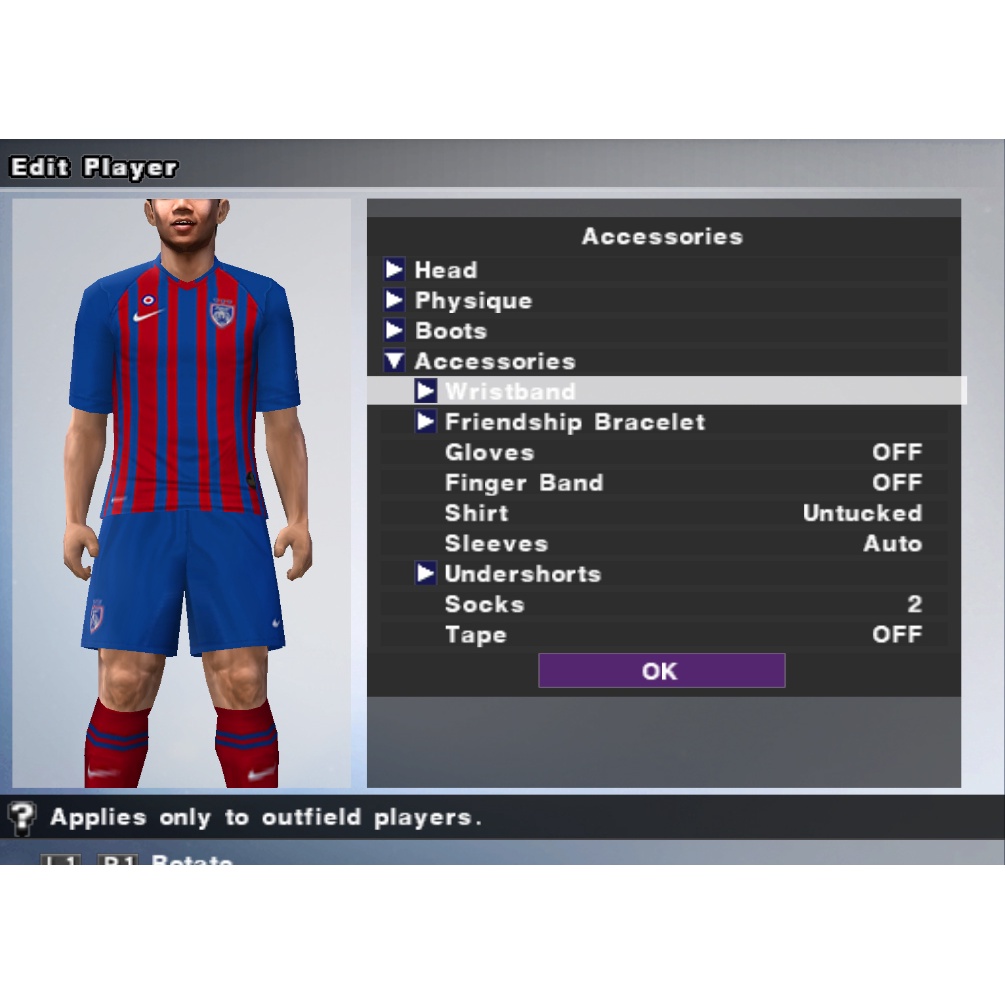Expand the Boots category
The width and height of the screenshot is (1005, 1005).
pyautogui.click(x=450, y=331)
